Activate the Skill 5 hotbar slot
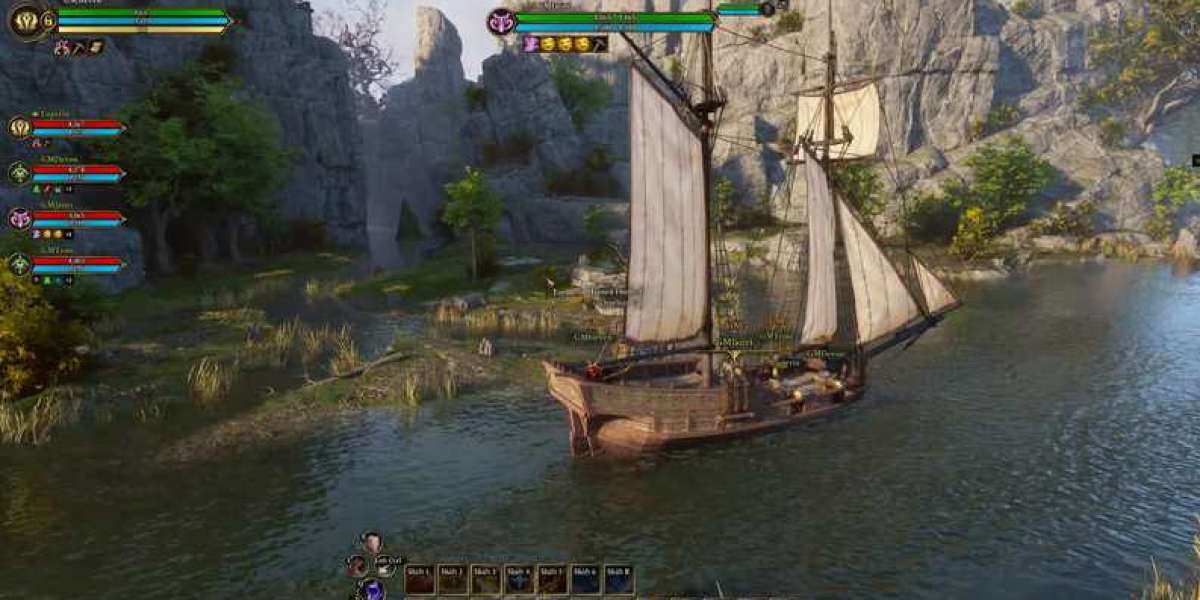The width and height of the screenshot is (1200, 600). (552, 579)
